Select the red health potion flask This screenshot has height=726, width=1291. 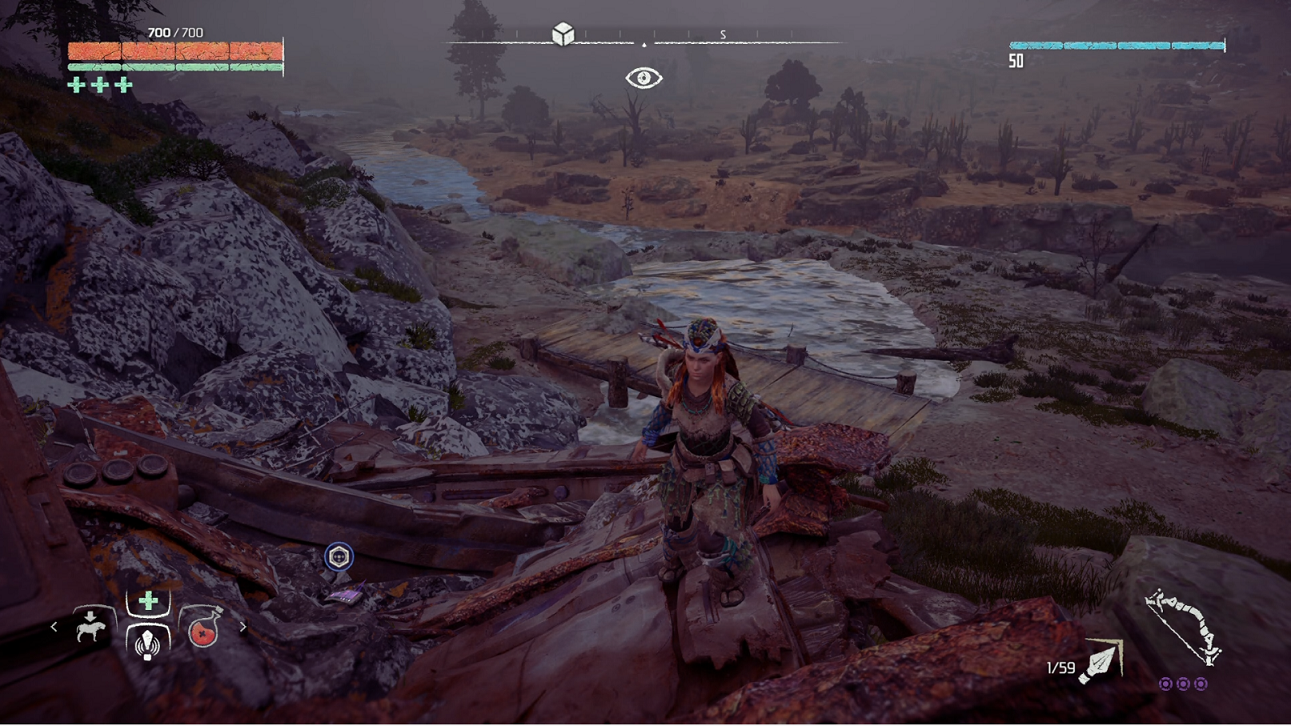click(x=203, y=630)
